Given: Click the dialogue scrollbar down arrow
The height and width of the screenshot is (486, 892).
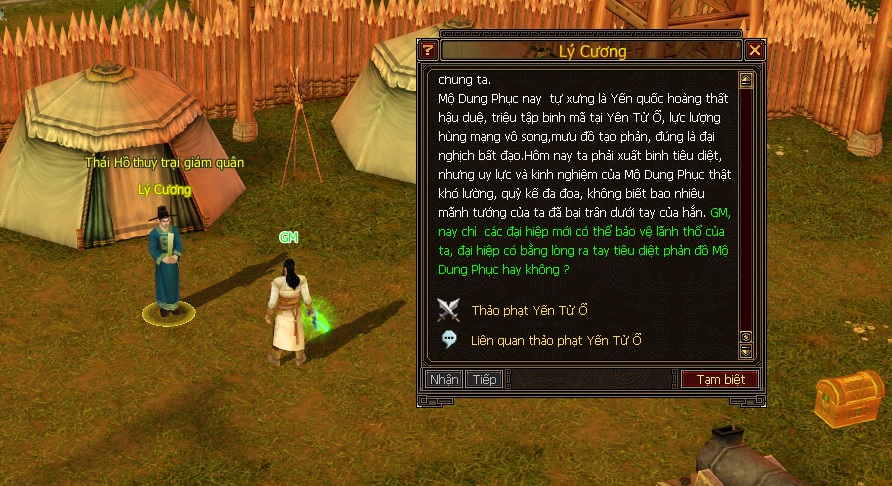Looking at the screenshot, I should pyautogui.click(x=745, y=351).
